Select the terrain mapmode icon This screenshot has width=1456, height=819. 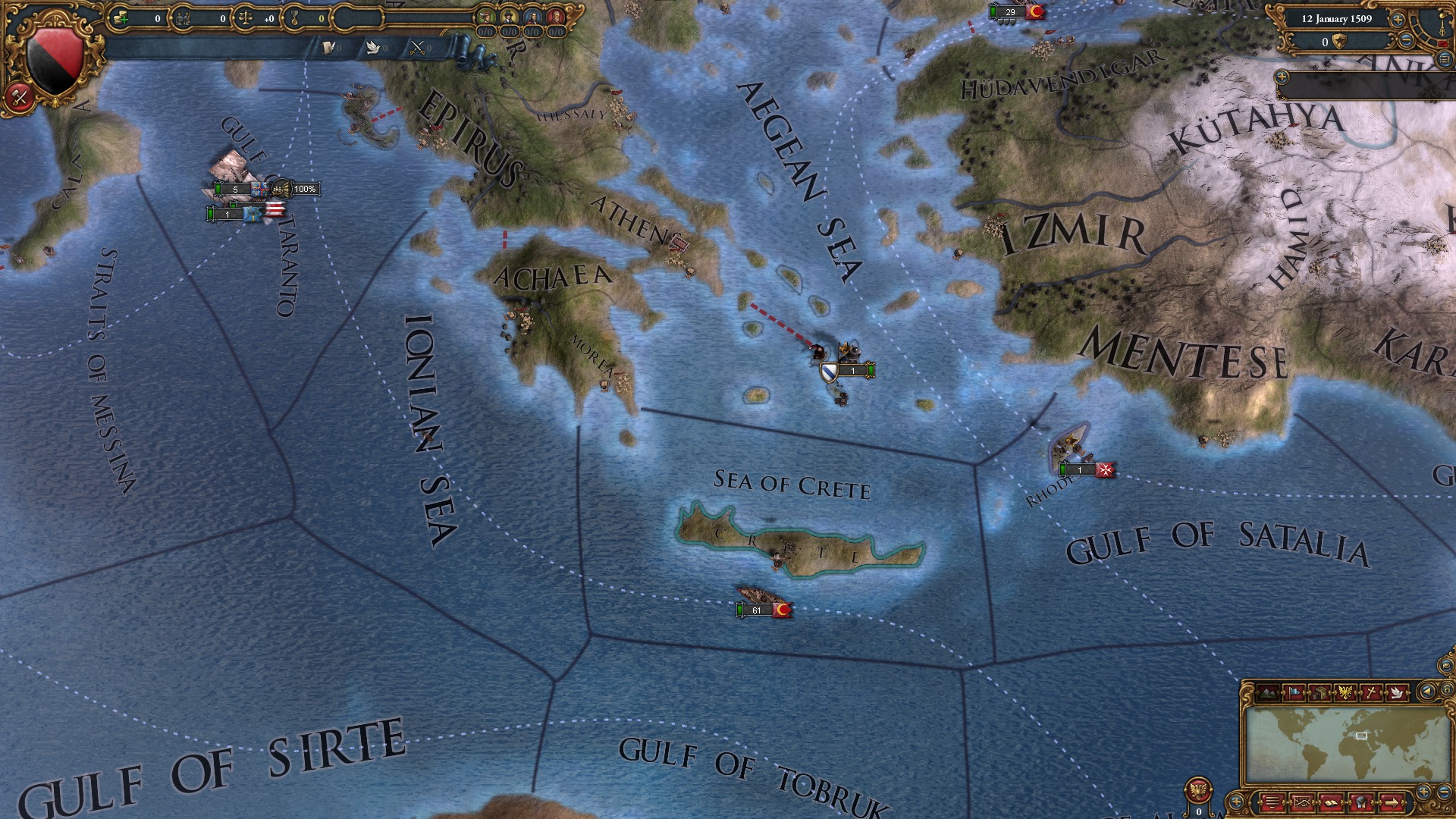tap(1268, 692)
